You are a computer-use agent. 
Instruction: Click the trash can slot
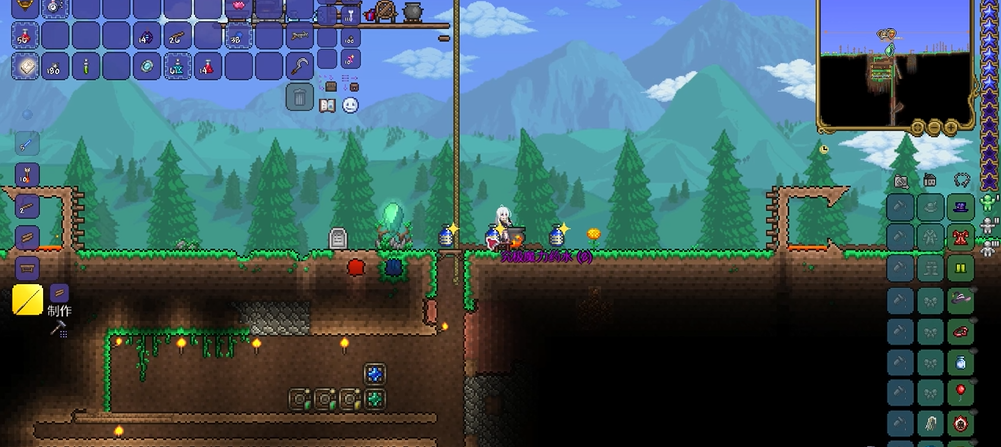point(300,96)
